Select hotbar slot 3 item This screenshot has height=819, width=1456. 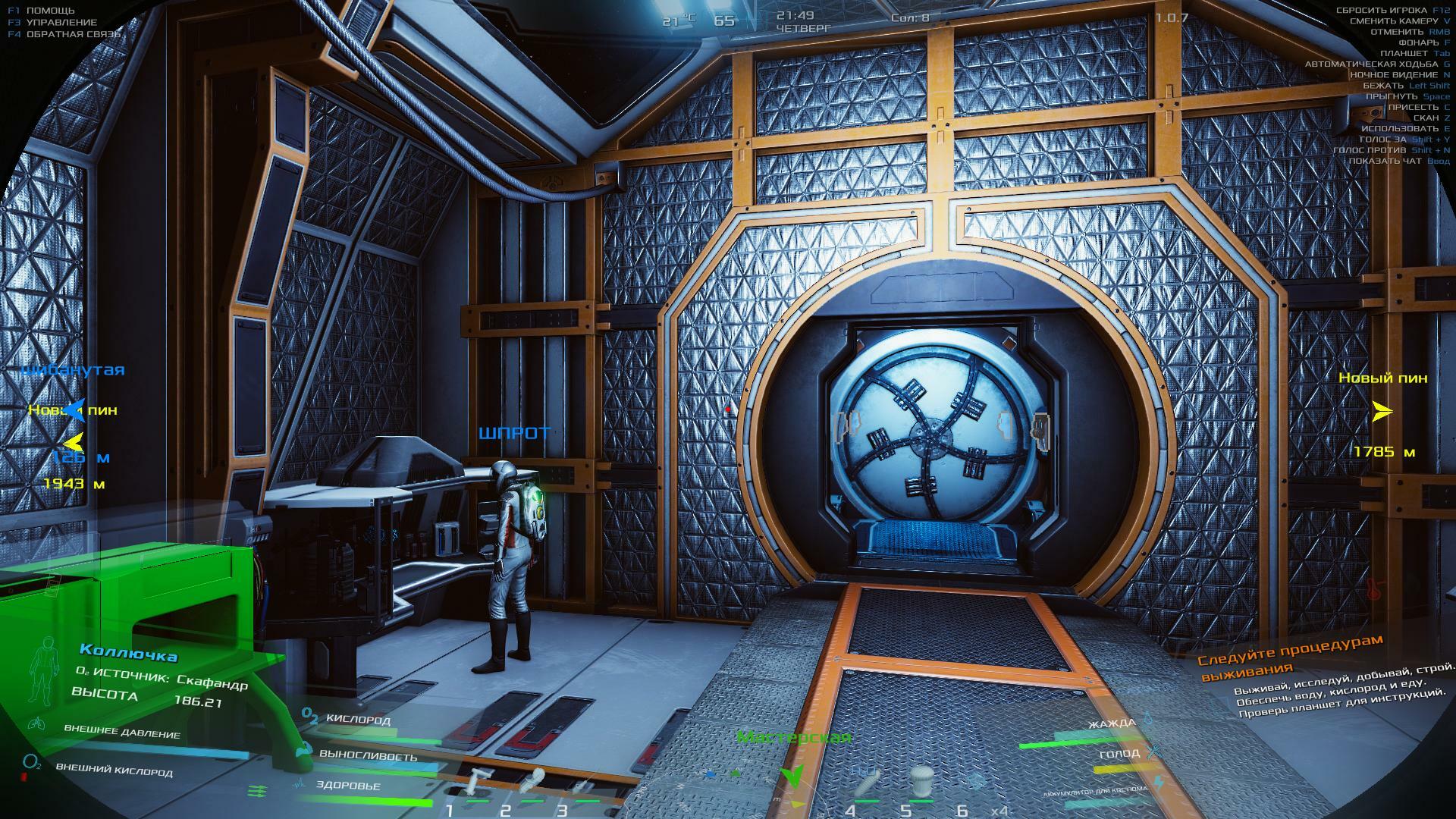pyautogui.click(x=582, y=786)
